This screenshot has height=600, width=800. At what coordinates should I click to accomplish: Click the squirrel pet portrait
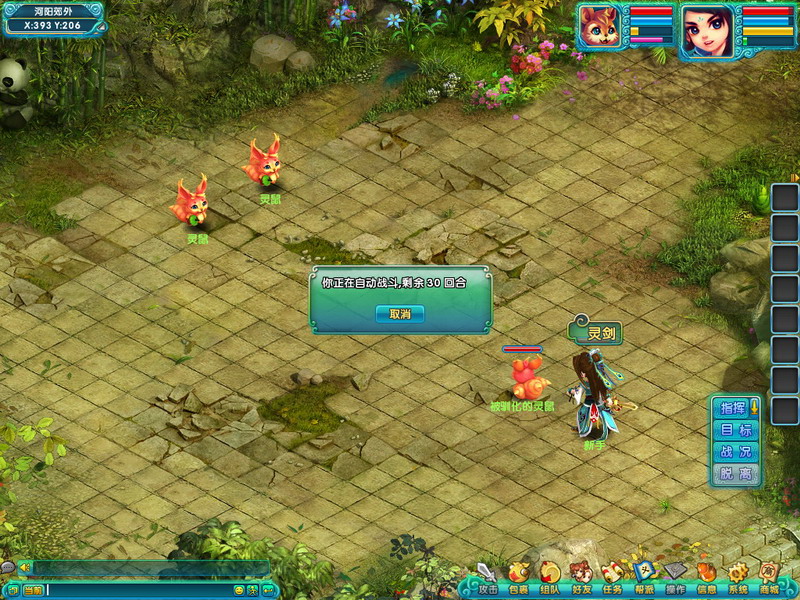coord(600,28)
